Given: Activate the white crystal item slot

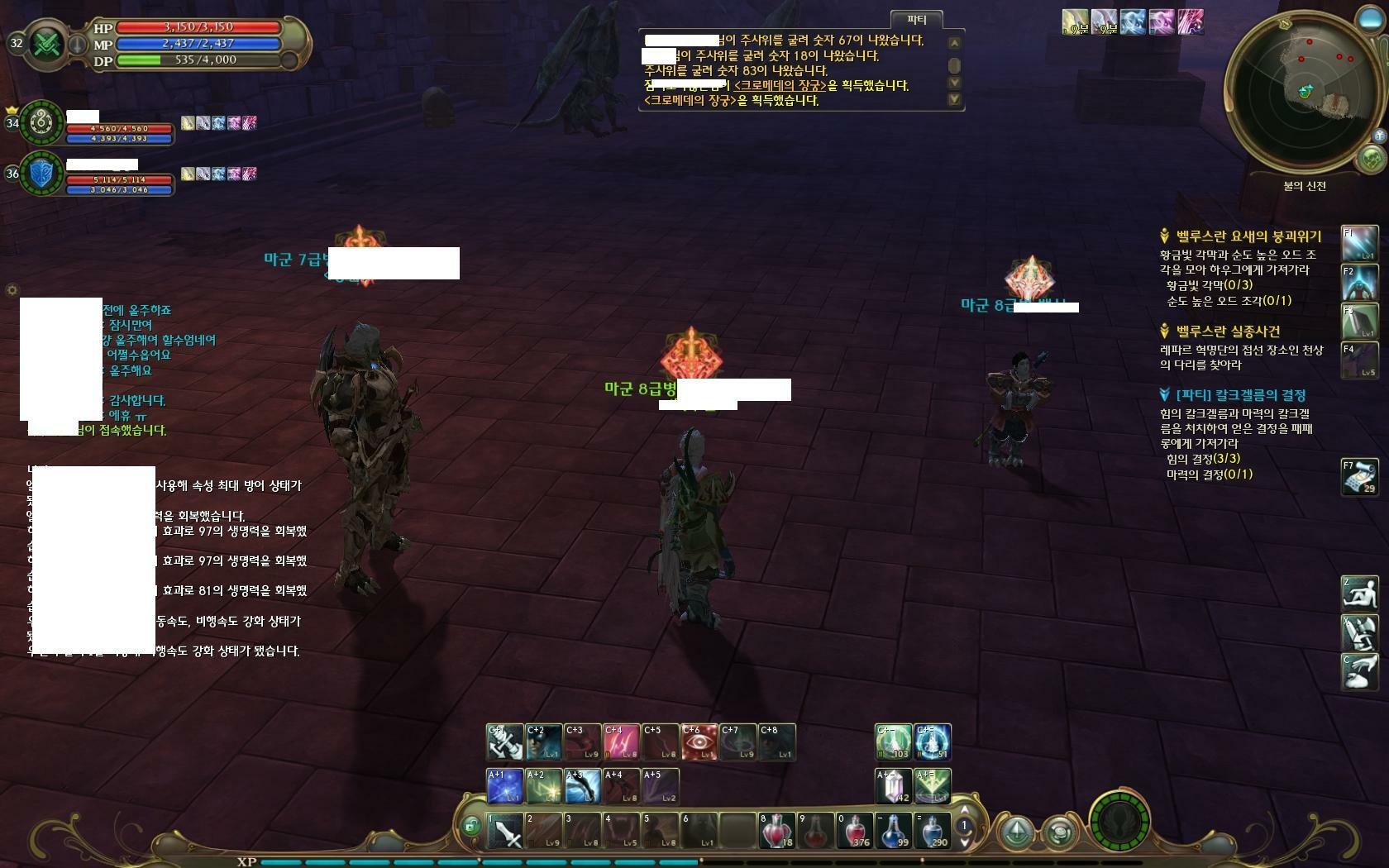Looking at the screenshot, I should pos(893,786).
